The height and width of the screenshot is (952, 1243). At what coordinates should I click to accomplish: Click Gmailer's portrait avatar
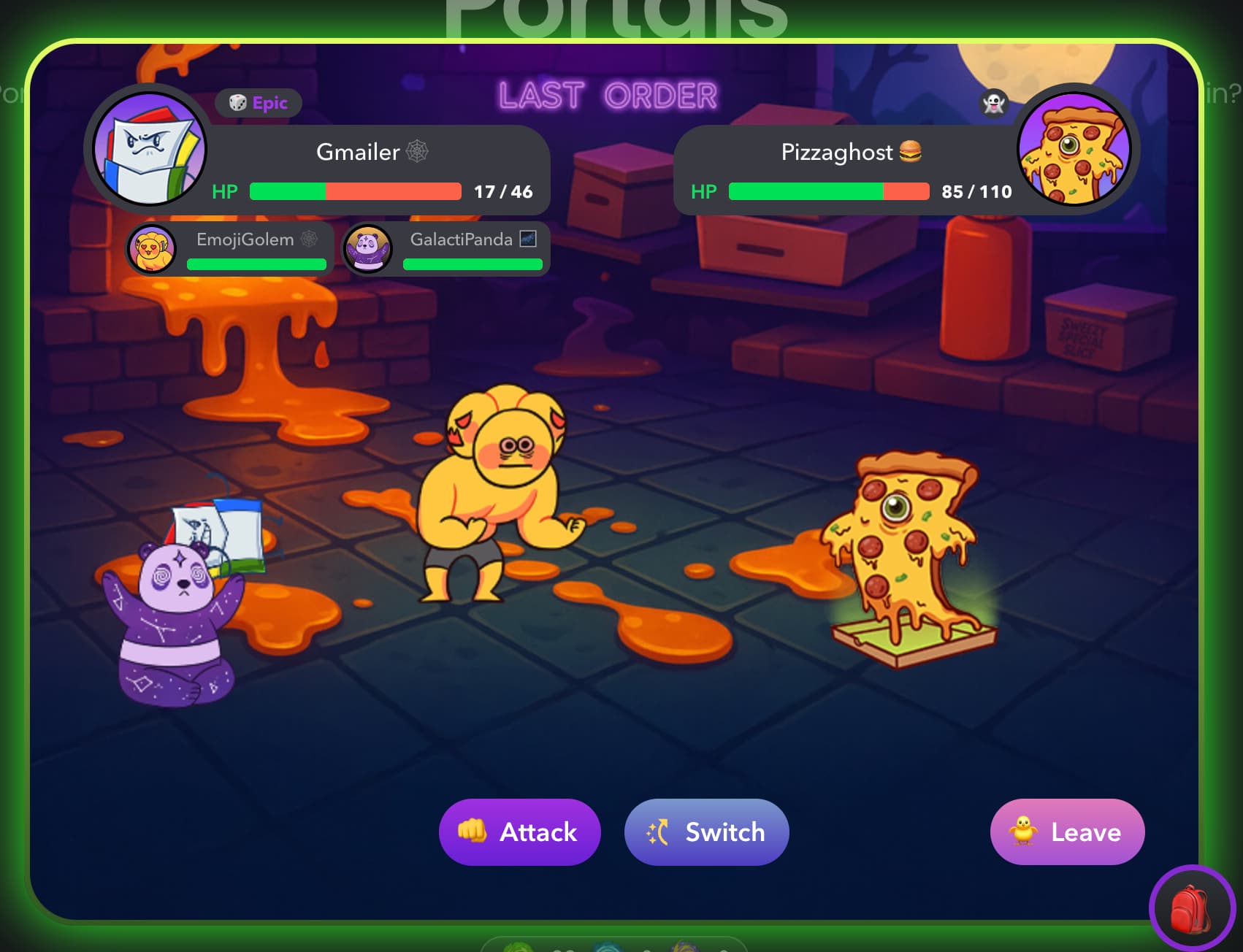point(150,149)
